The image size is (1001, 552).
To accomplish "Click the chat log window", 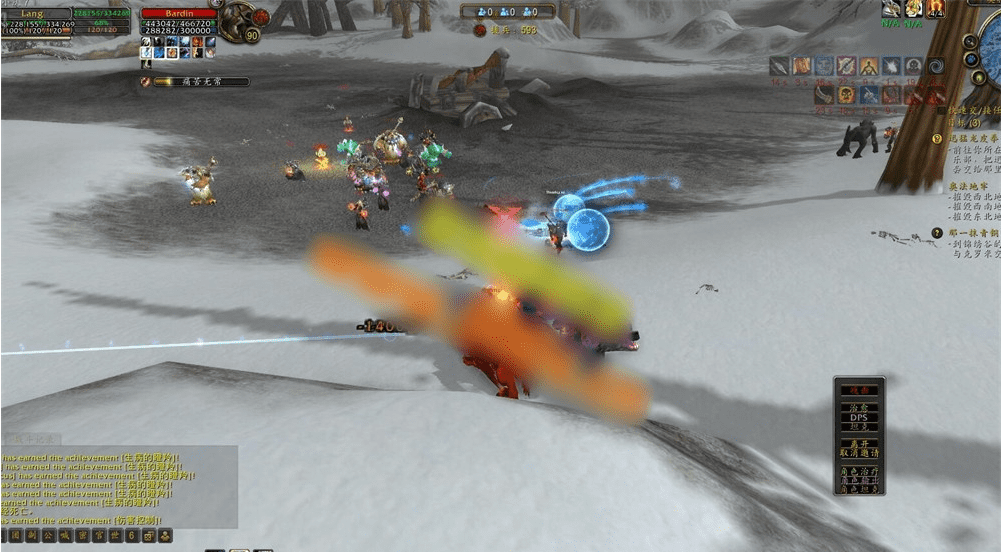I will point(119,487).
